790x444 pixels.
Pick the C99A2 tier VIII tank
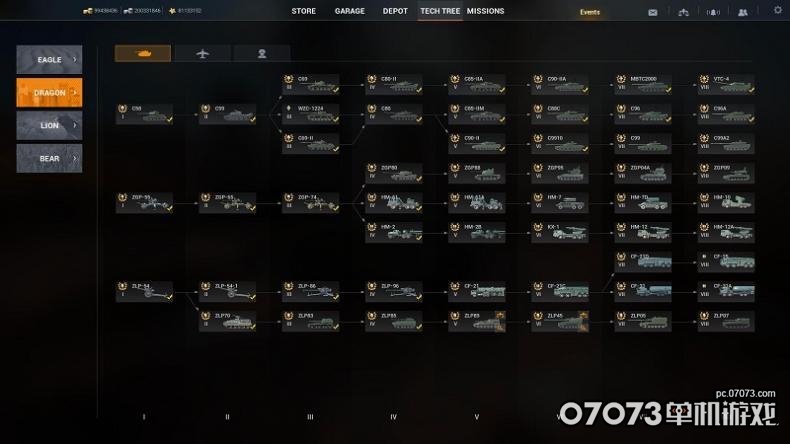[x=726, y=143]
